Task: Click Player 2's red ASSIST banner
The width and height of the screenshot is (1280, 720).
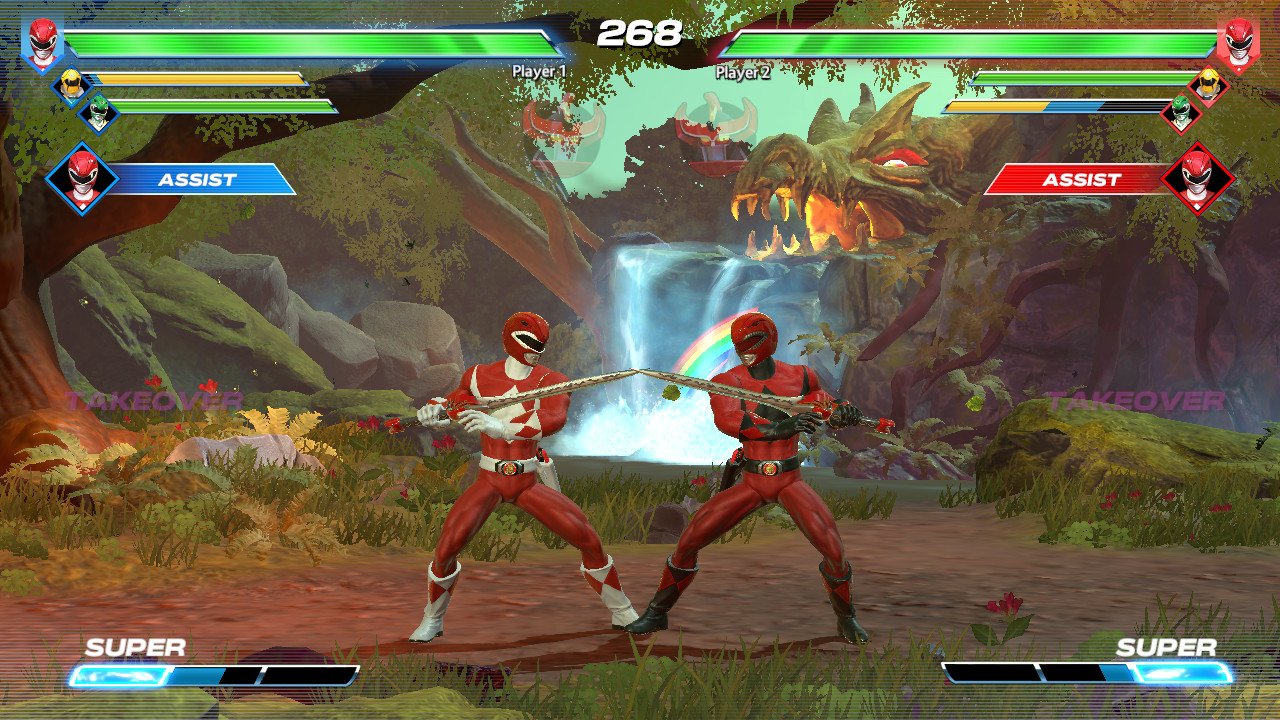Action: pos(1080,180)
